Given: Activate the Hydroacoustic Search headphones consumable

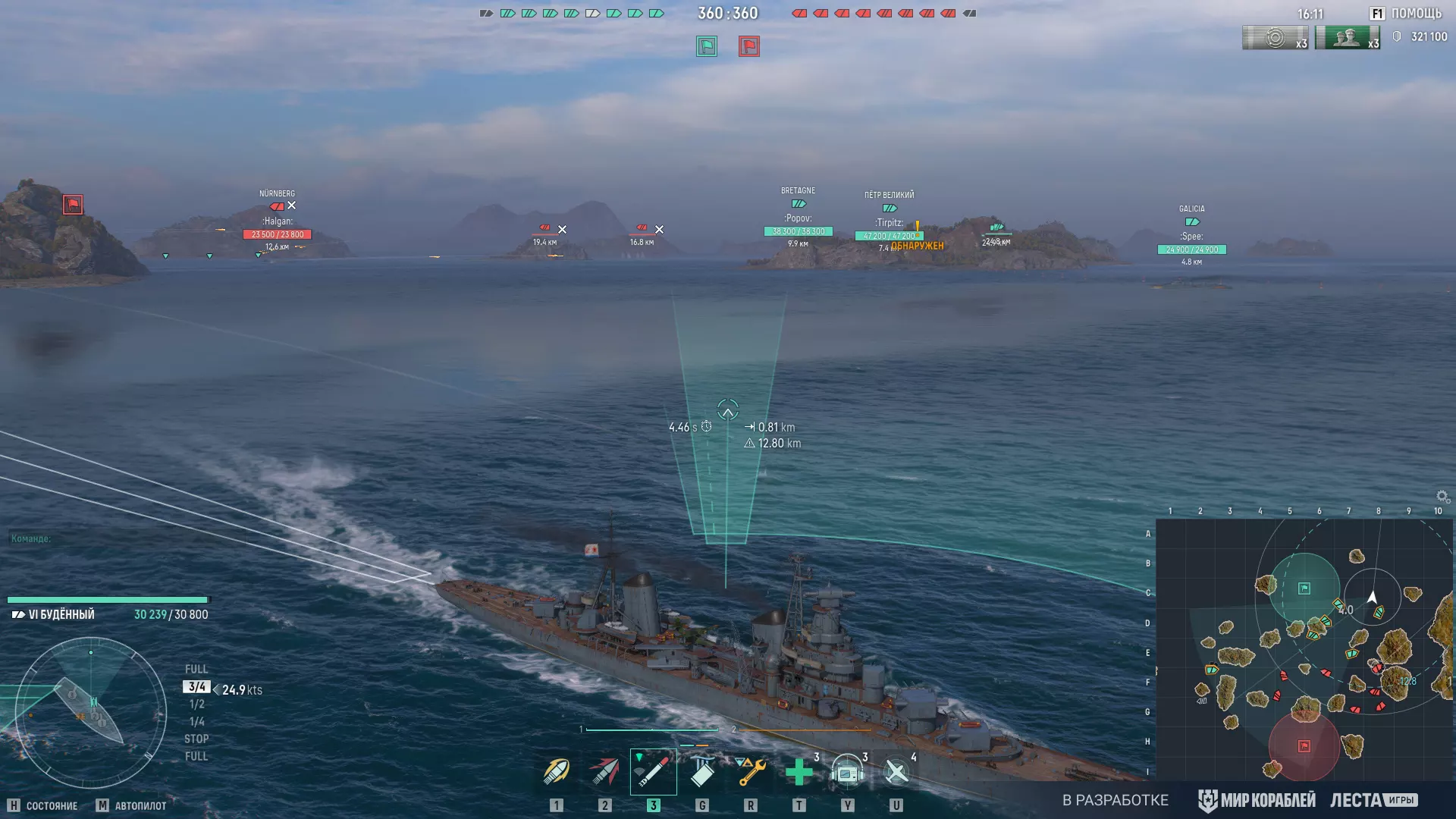Looking at the screenshot, I should [848, 772].
